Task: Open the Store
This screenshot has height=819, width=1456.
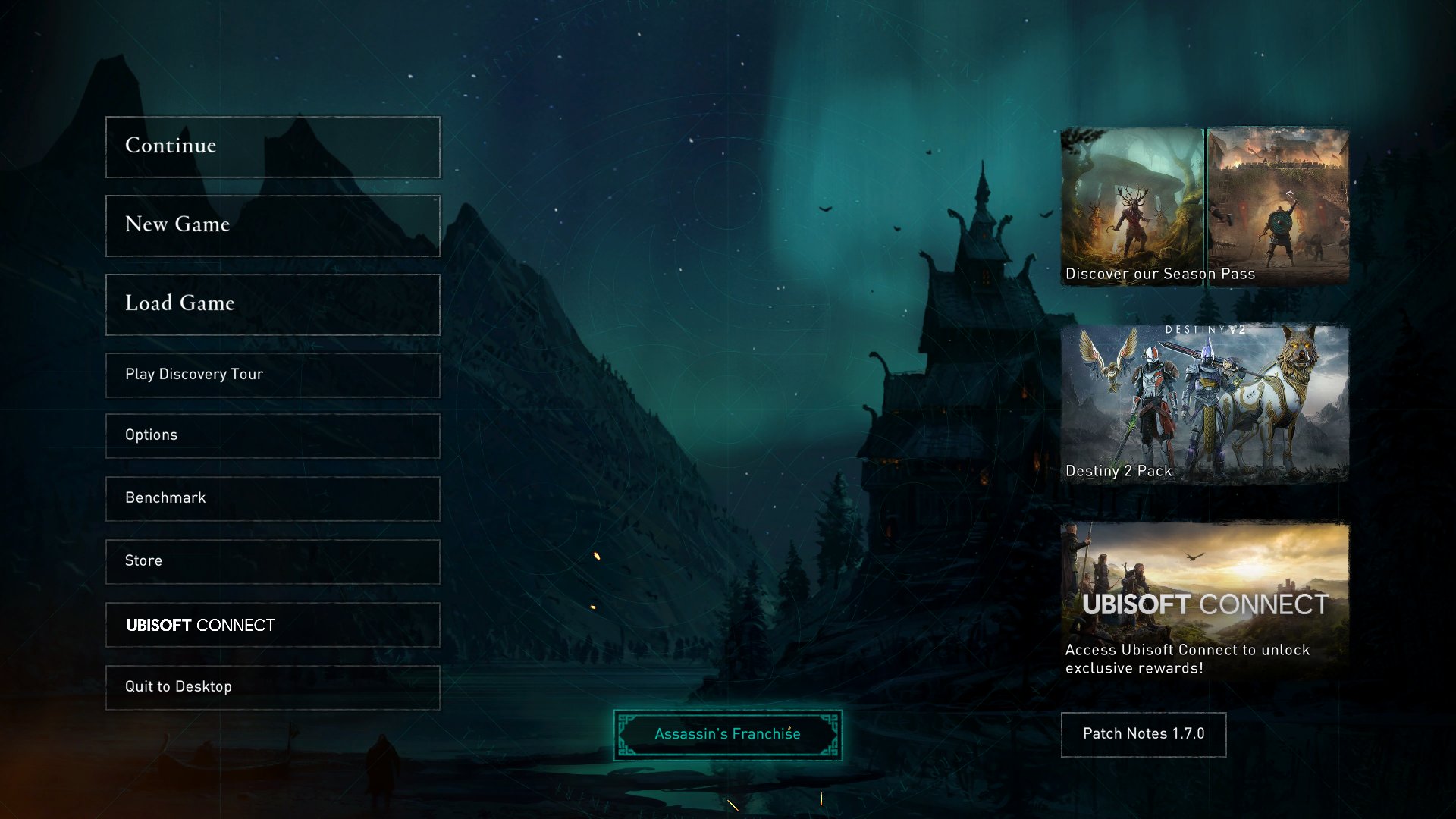Action: pyautogui.click(x=272, y=561)
